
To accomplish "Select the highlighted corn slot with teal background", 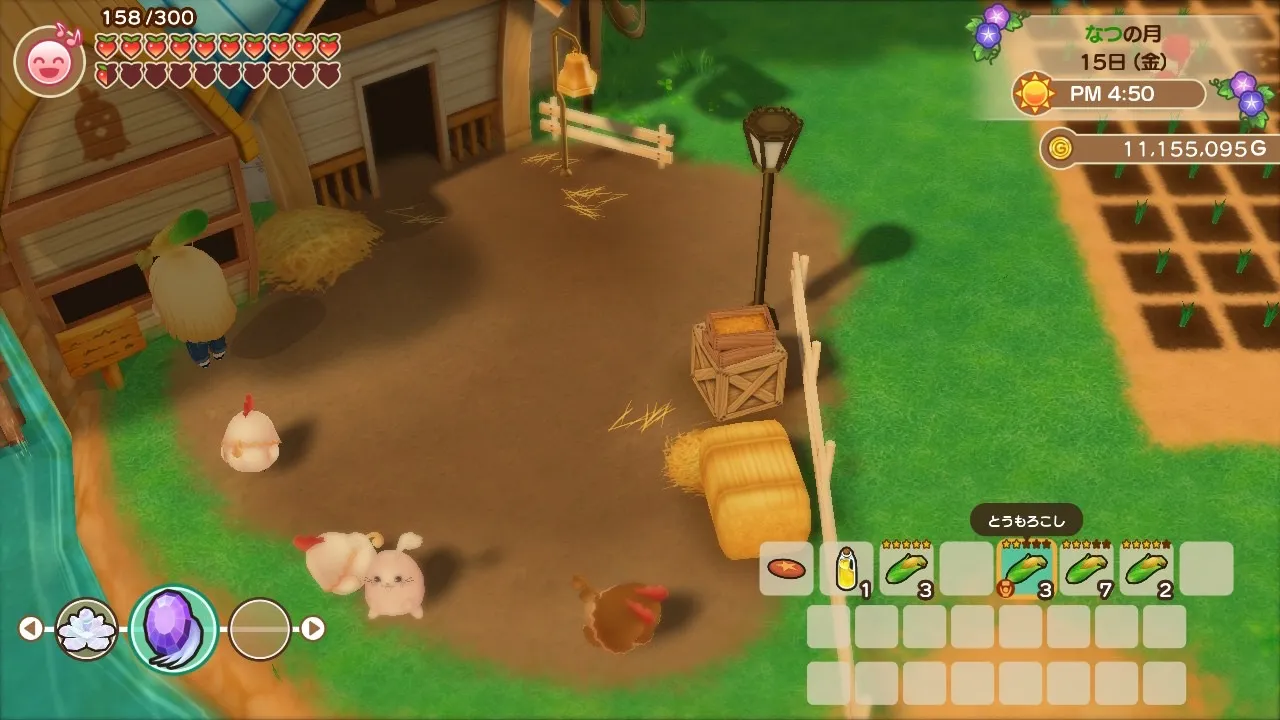I will click(1026, 569).
